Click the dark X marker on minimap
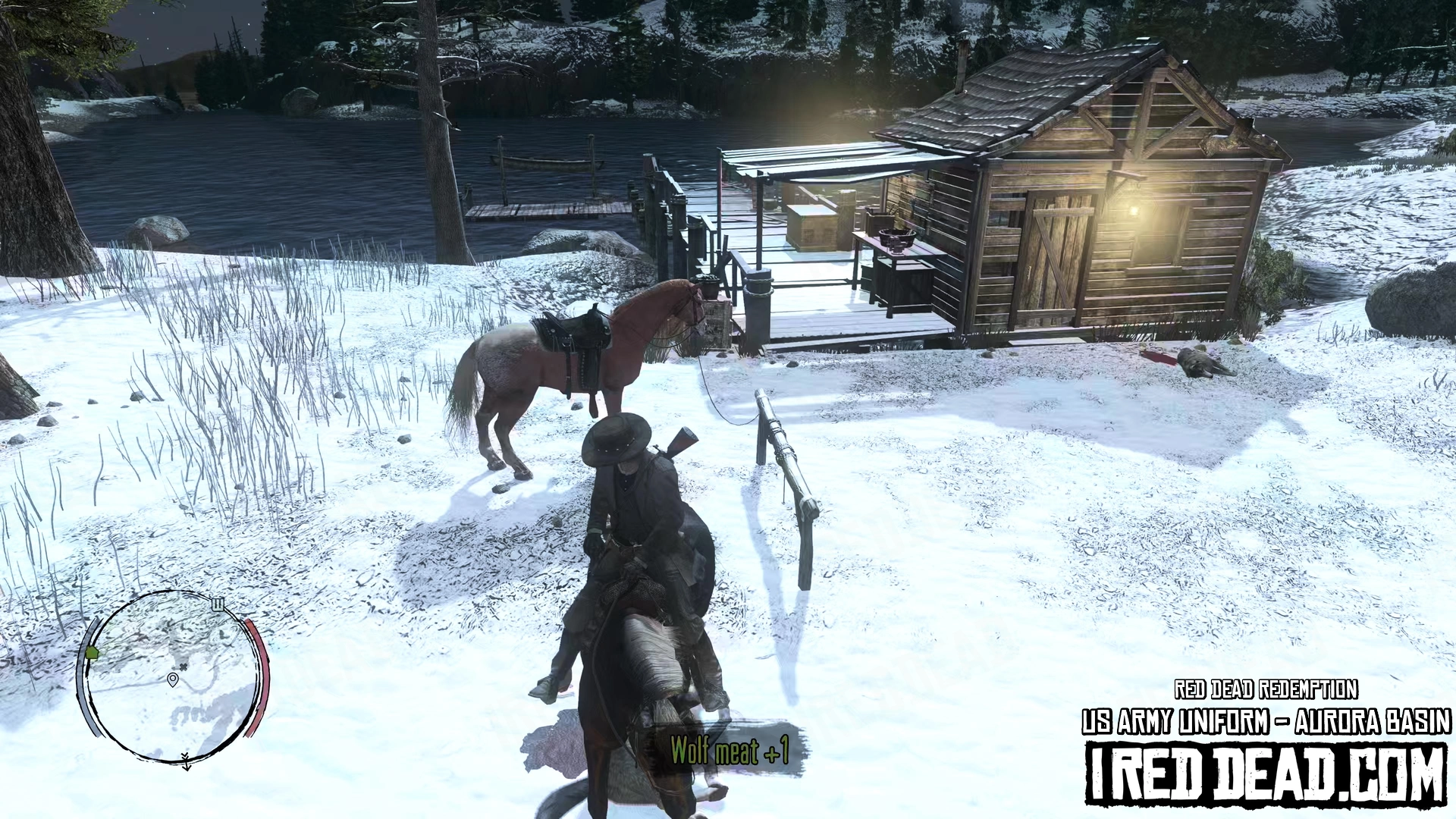The width and height of the screenshot is (1456, 819). [x=183, y=667]
